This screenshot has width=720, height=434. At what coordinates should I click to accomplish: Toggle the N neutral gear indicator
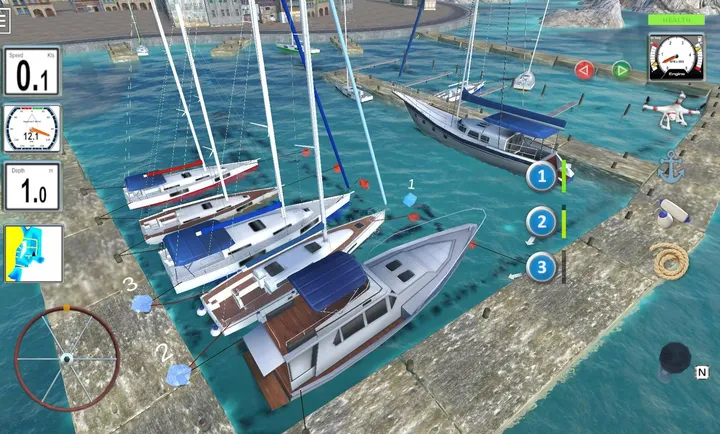tap(703, 372)
